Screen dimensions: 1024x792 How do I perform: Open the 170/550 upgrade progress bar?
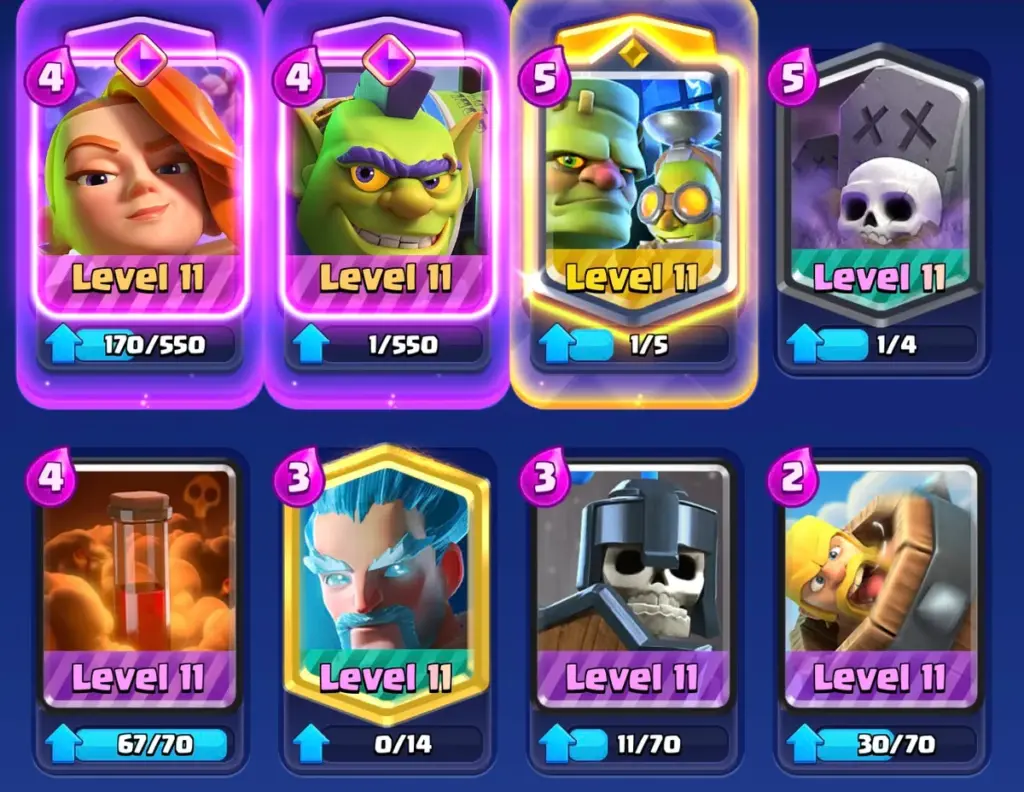click(x=140, y=346)
